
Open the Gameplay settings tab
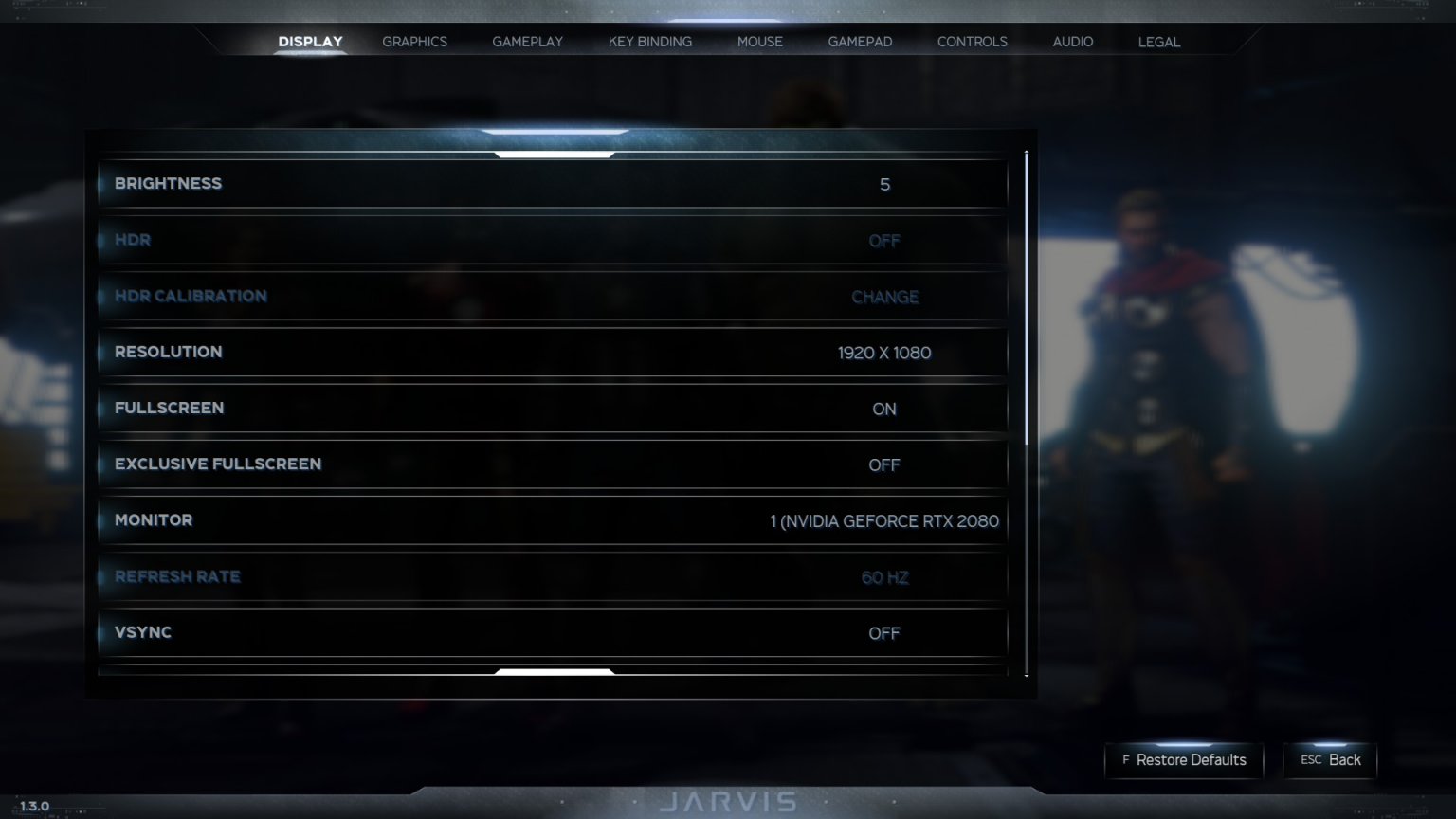click(x=527, y=41)
